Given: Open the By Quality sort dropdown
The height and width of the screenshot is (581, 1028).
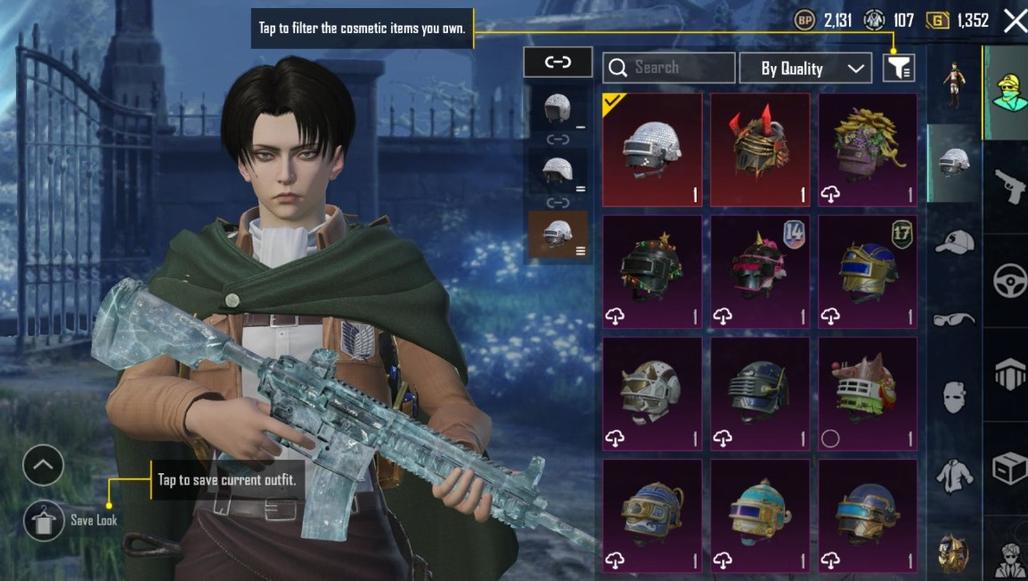Looking at the screenshot, I should pos(805,68).
